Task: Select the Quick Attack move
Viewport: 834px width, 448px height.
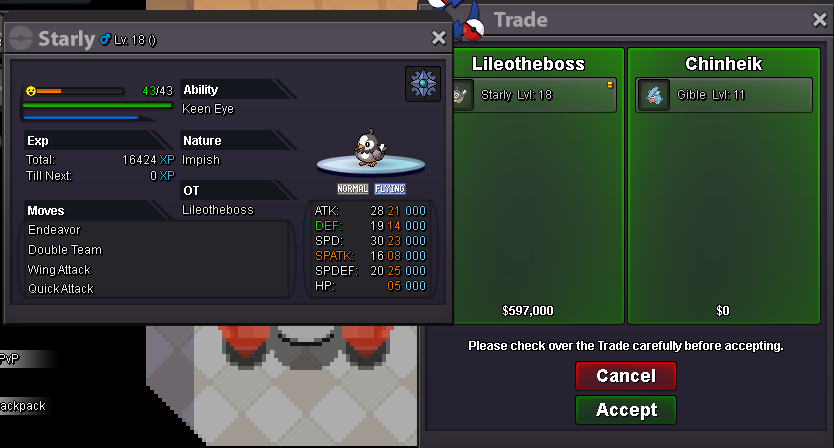Action: click(x=61, y=289)
